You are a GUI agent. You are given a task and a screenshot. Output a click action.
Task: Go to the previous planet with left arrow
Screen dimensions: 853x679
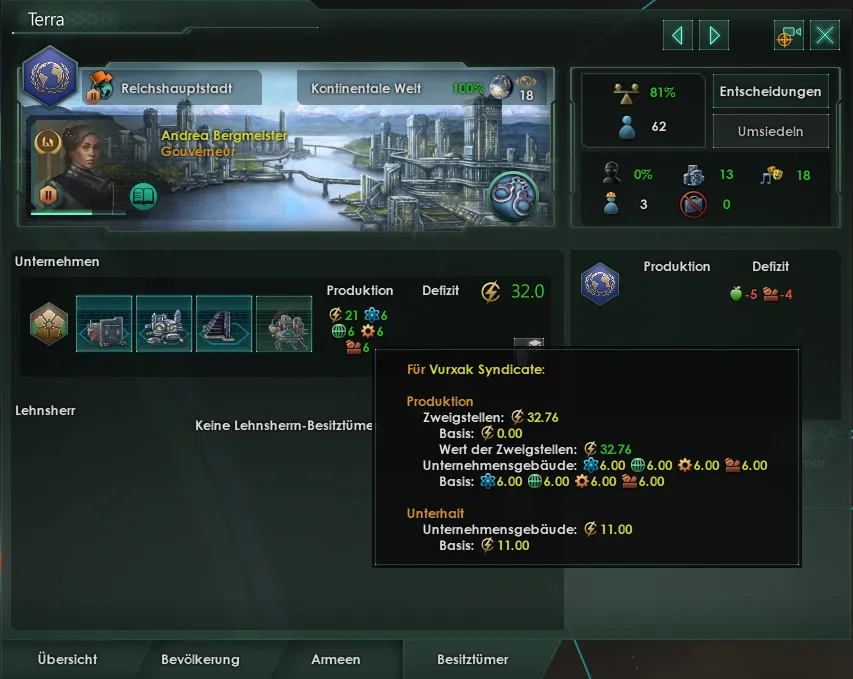[x=678, y=36]
